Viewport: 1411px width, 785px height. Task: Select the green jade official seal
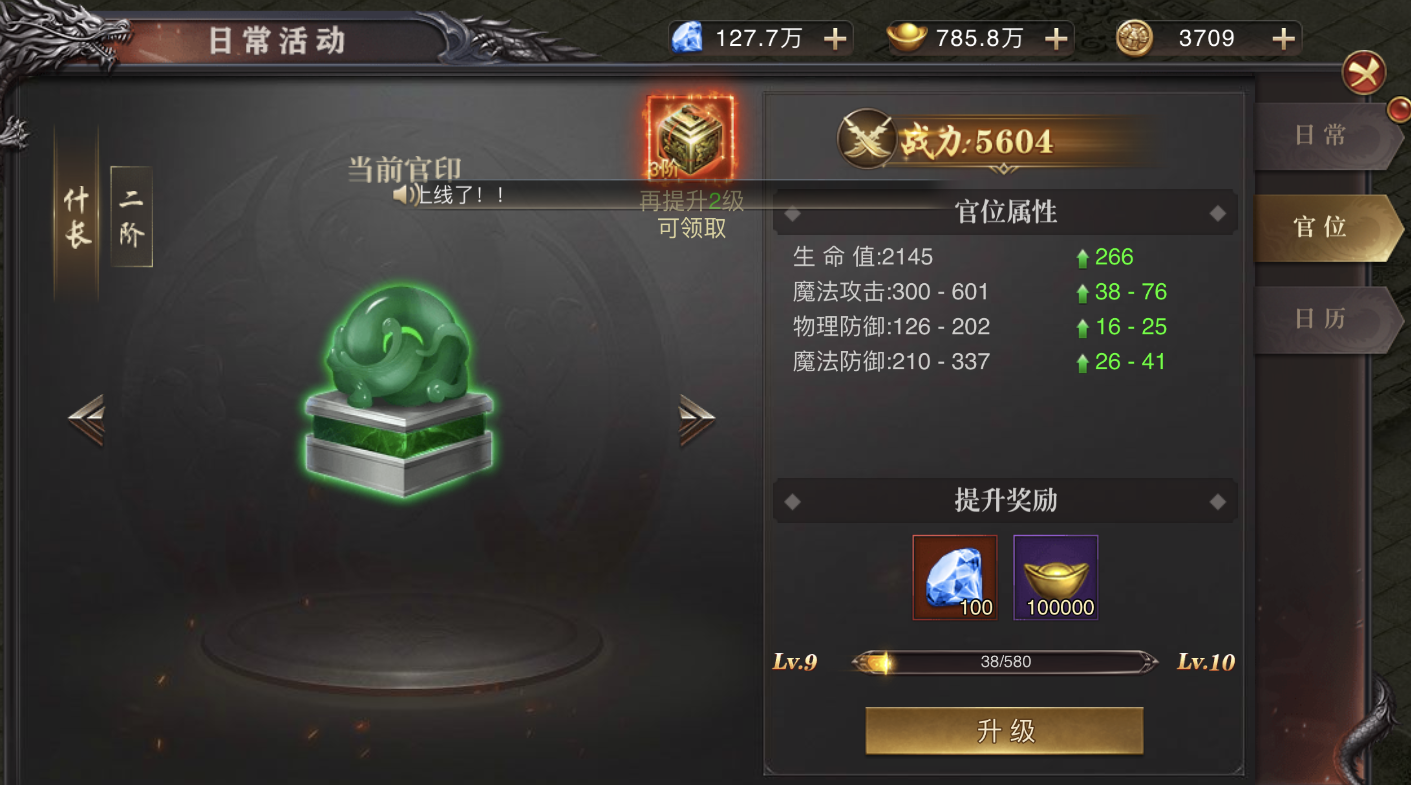399,390
